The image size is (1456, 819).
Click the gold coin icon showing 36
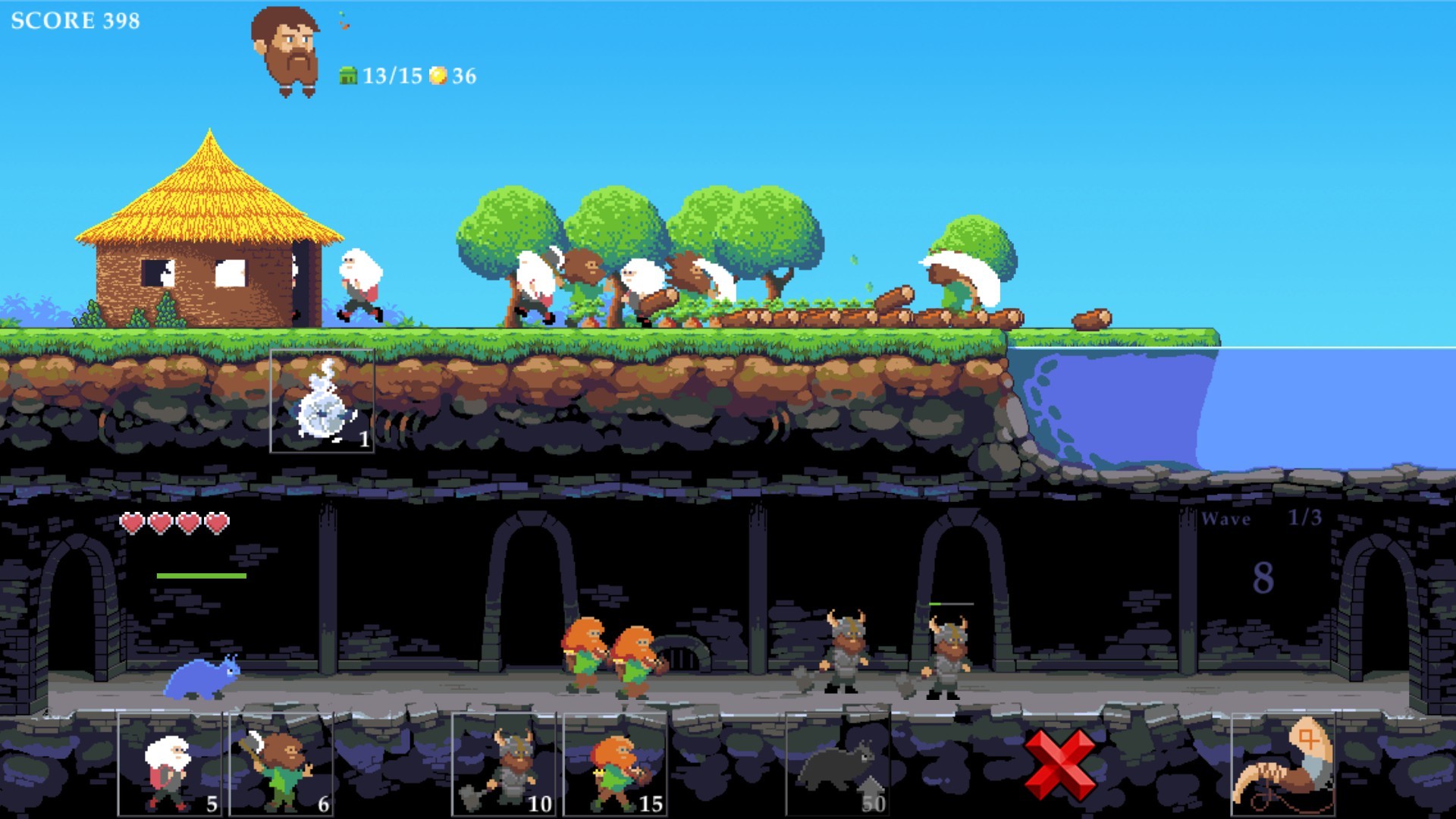pos(438,75)
